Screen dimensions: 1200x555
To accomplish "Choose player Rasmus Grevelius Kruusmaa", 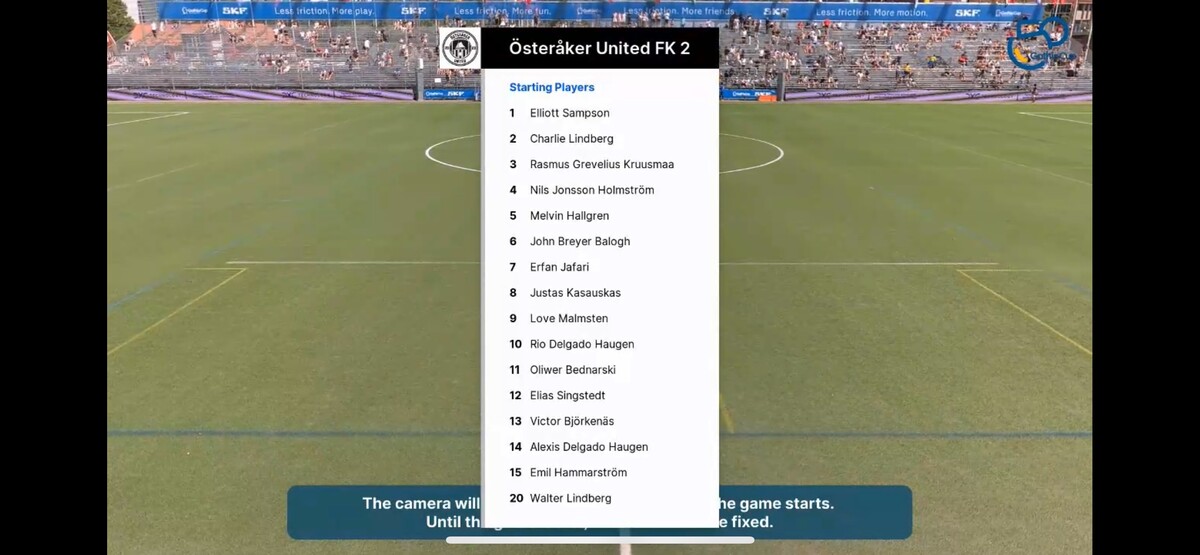I will point(601,164).
